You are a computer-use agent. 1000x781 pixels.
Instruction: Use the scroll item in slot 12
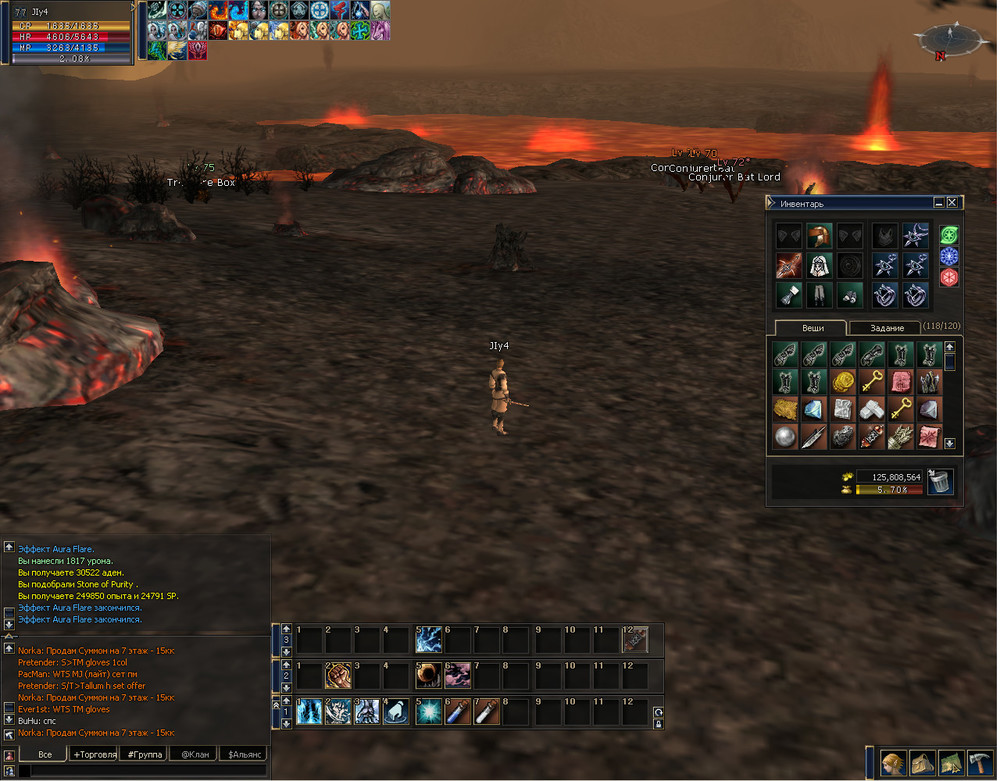(x=635, y=639)
